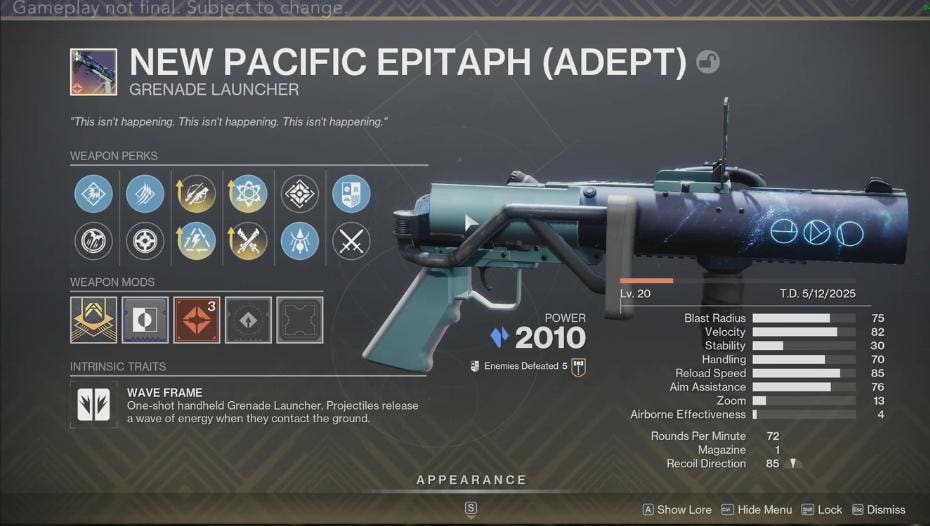Select the unselected crosshair circle perk
This screenshot has height=526, width=930.
(145, 241)
